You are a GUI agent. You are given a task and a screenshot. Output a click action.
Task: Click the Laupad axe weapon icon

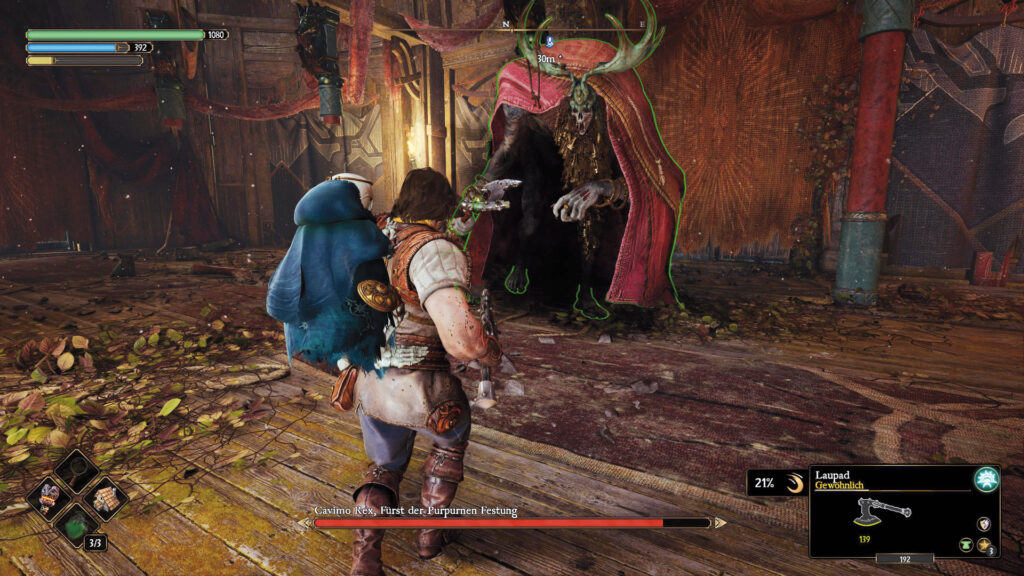coord(882,511)
